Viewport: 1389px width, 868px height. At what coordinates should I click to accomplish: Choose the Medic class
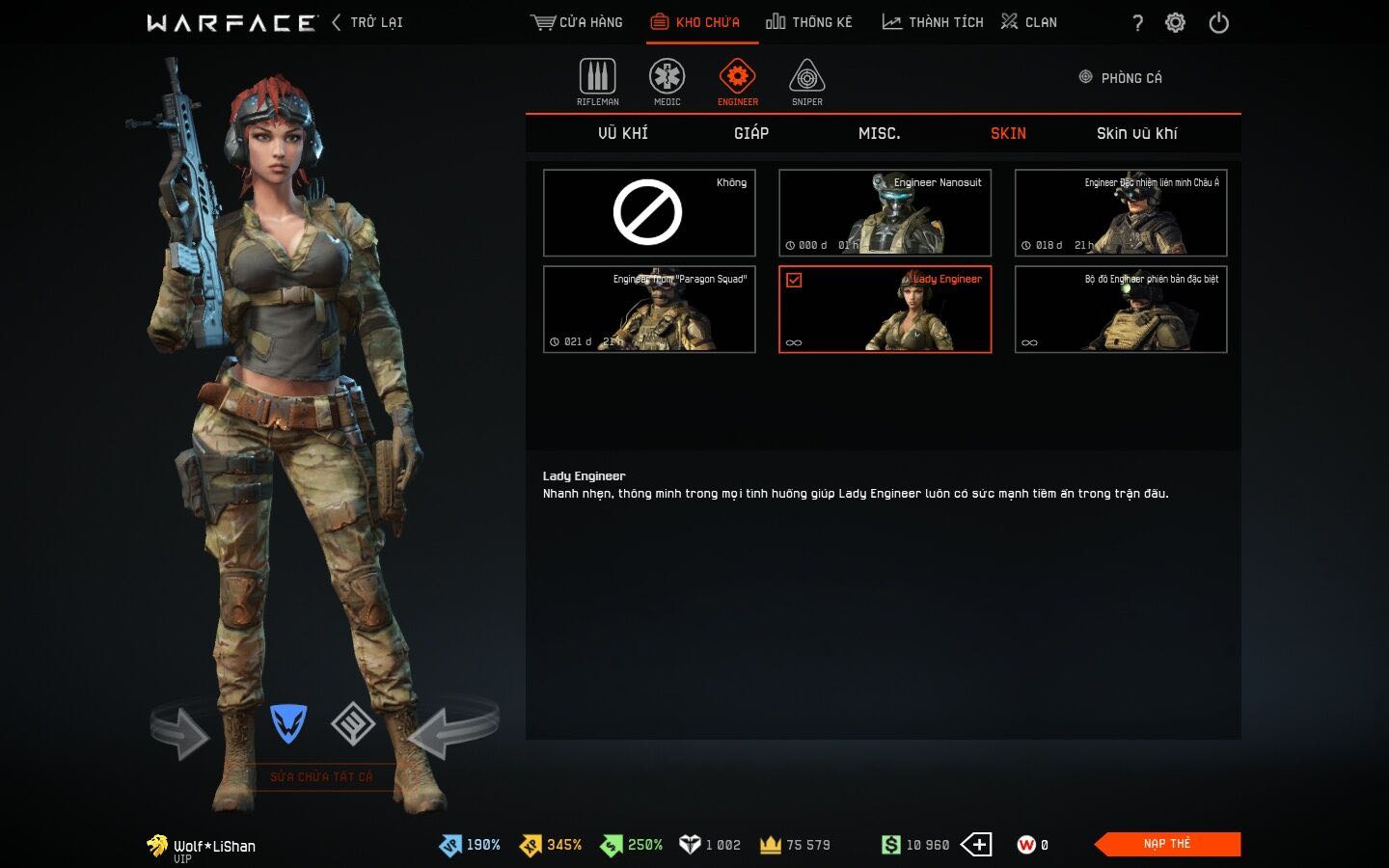click(x=667, y=81)
